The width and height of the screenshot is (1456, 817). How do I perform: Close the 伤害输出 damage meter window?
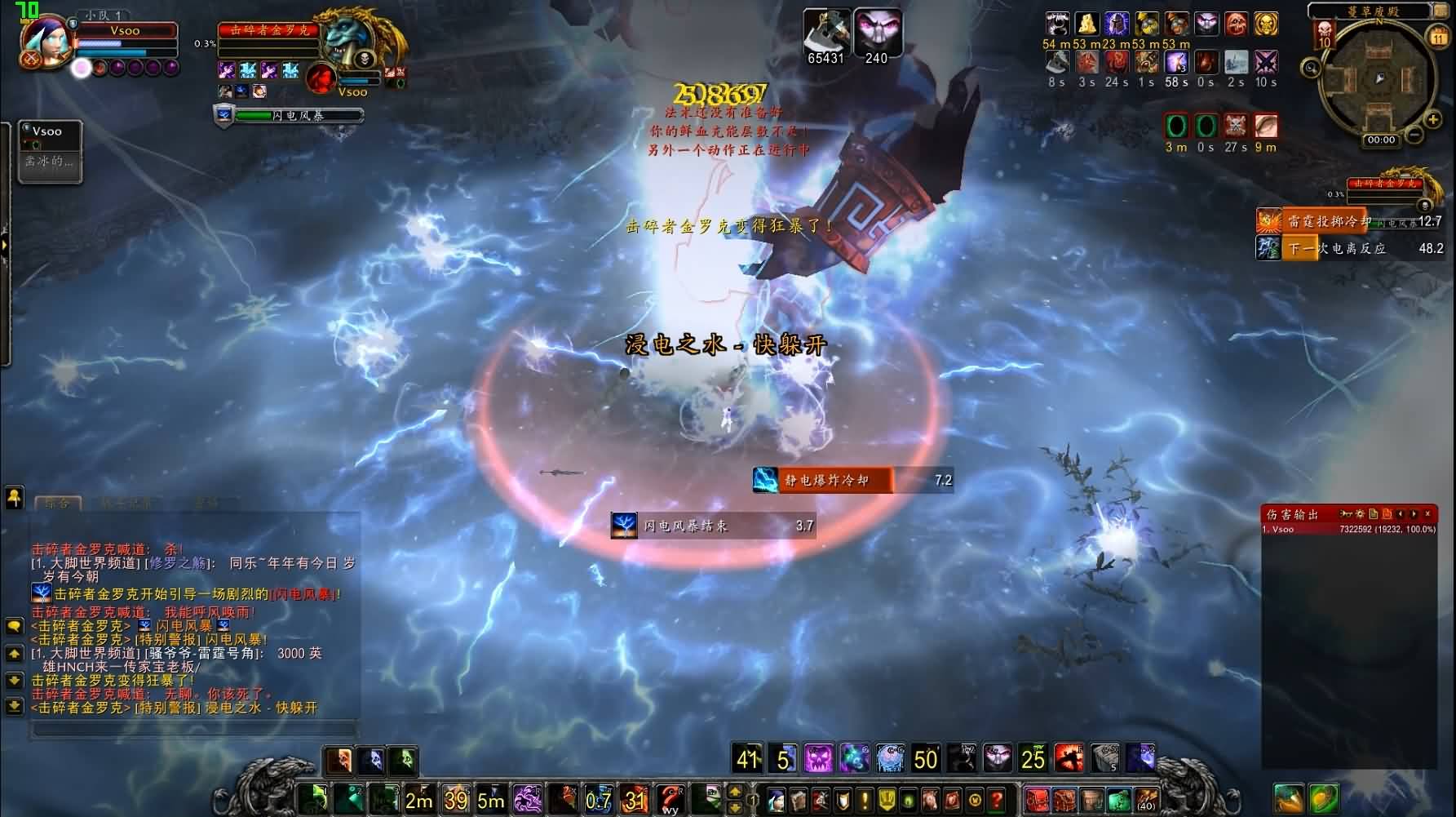coord(1427,514)
